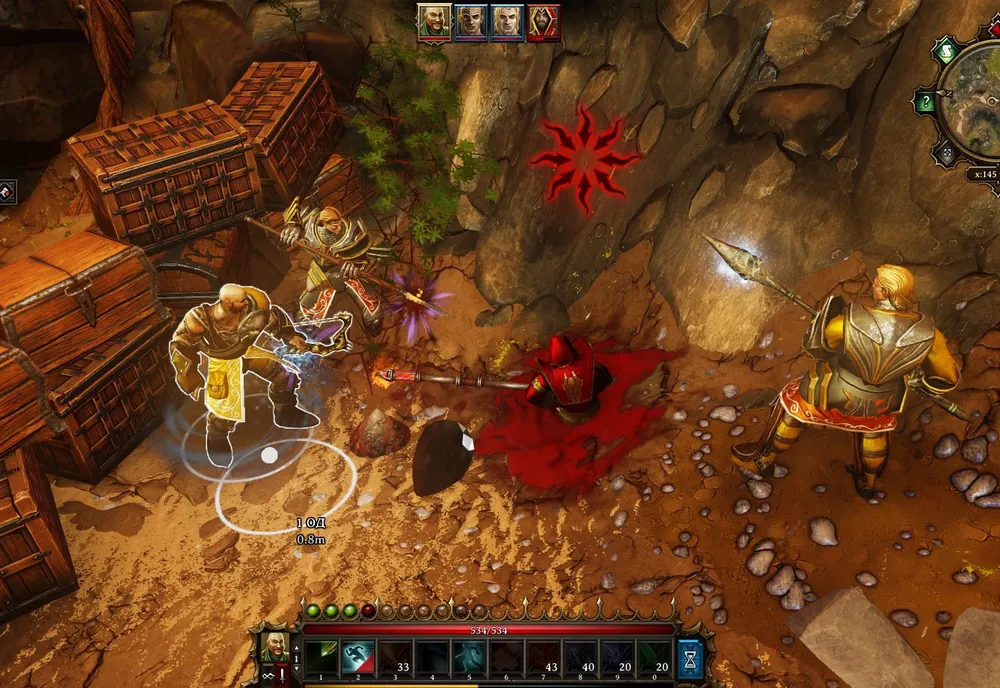Open the green scroll journal button
The width and height of the screenshot is (1000, 688).
(x=945, y=51)
